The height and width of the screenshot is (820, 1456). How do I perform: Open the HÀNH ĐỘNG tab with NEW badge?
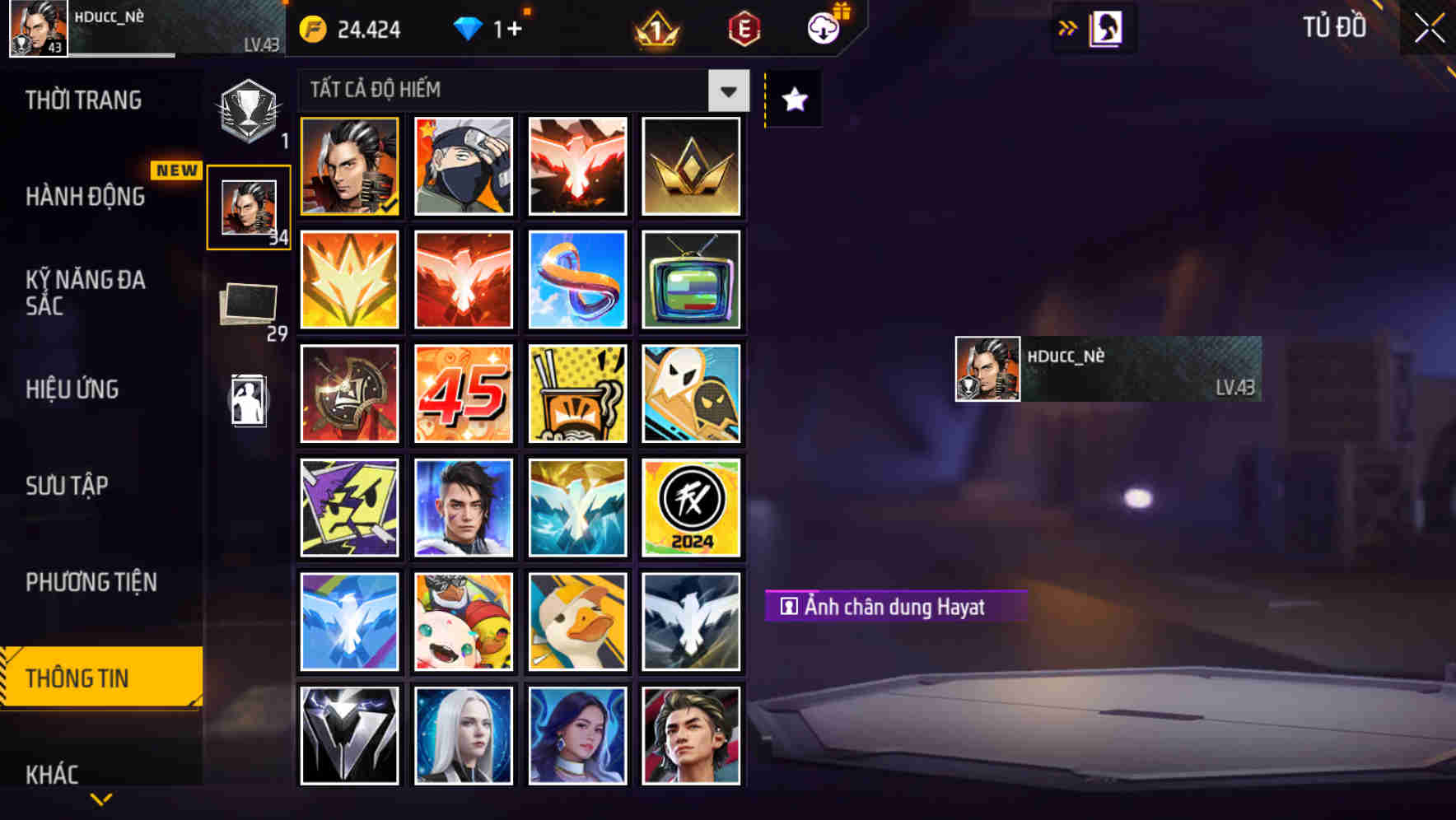tap(86, 198)
